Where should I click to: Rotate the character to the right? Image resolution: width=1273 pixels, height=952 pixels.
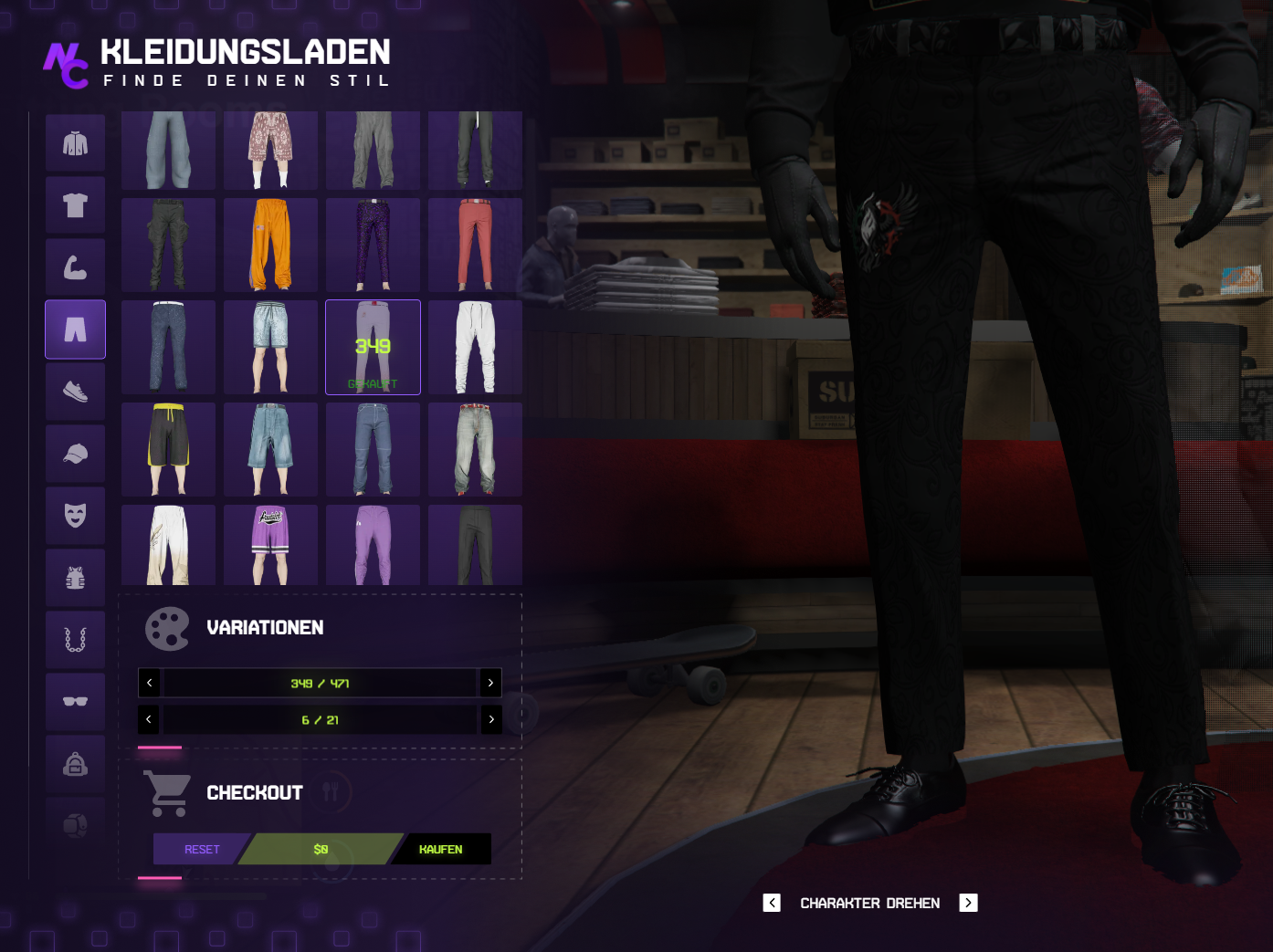968,903
